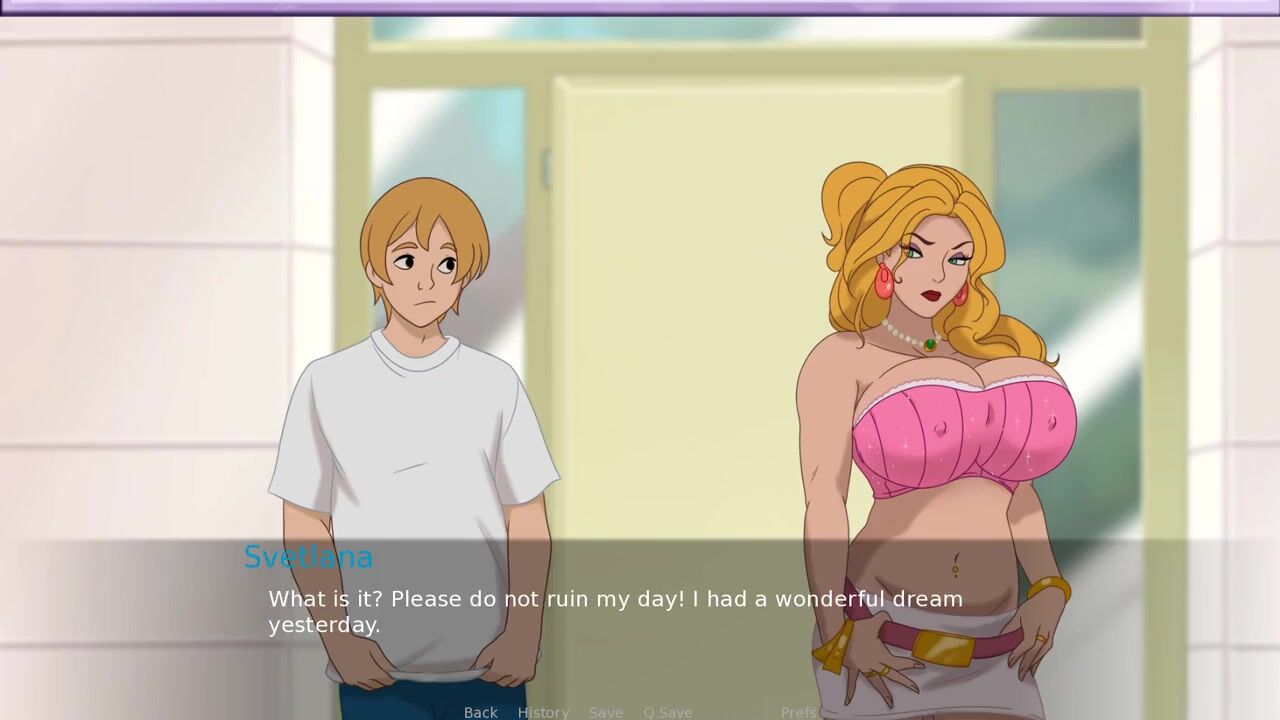Click Svetlana's dialogue box to continue

point(640,612)
